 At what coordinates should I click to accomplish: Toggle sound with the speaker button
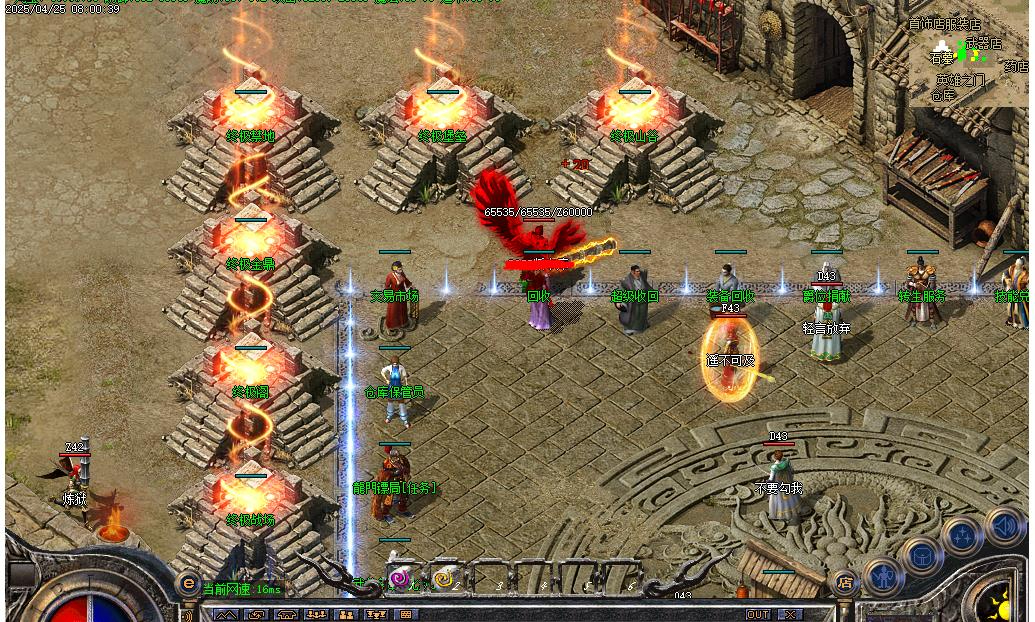(x=1003, y=524)
